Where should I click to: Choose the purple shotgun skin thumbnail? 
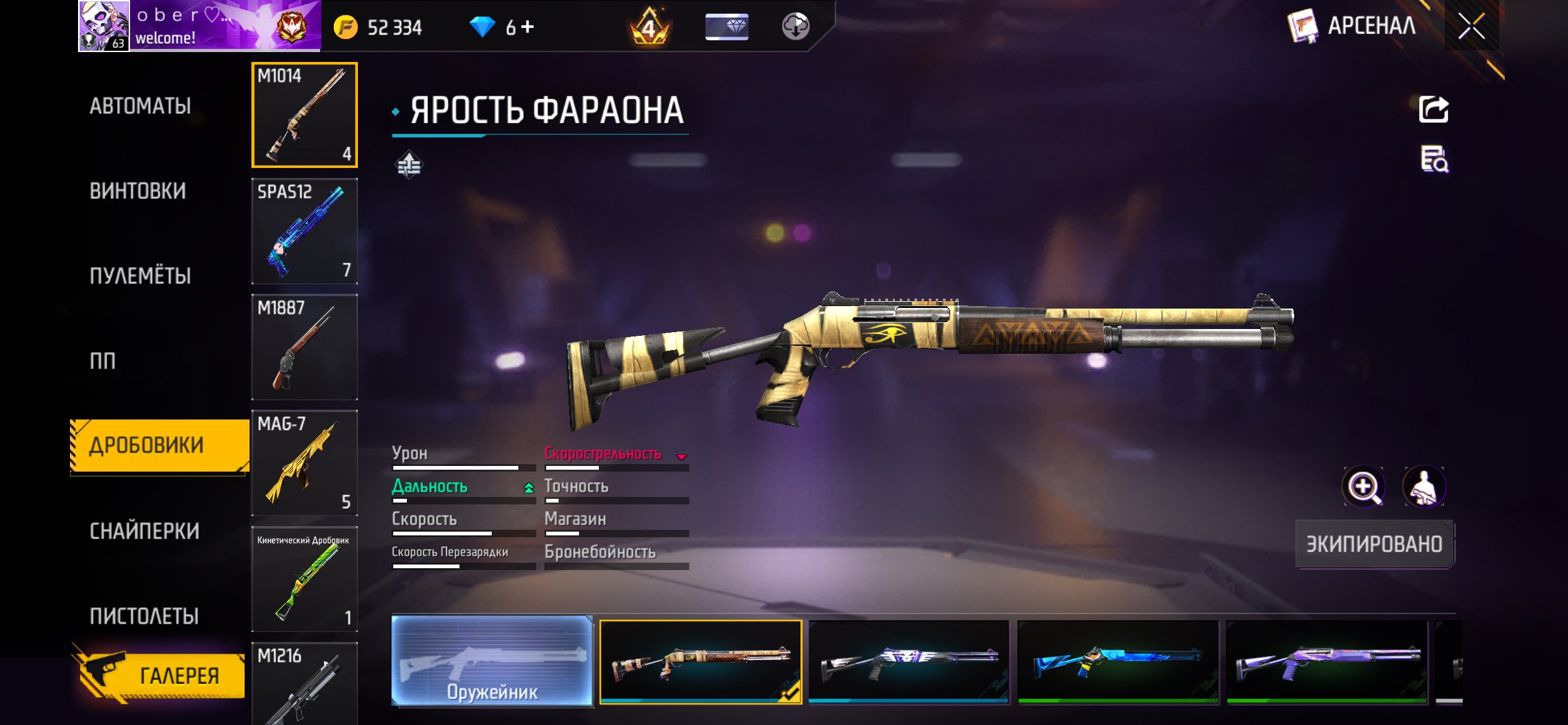click(x=1326, y=662)
